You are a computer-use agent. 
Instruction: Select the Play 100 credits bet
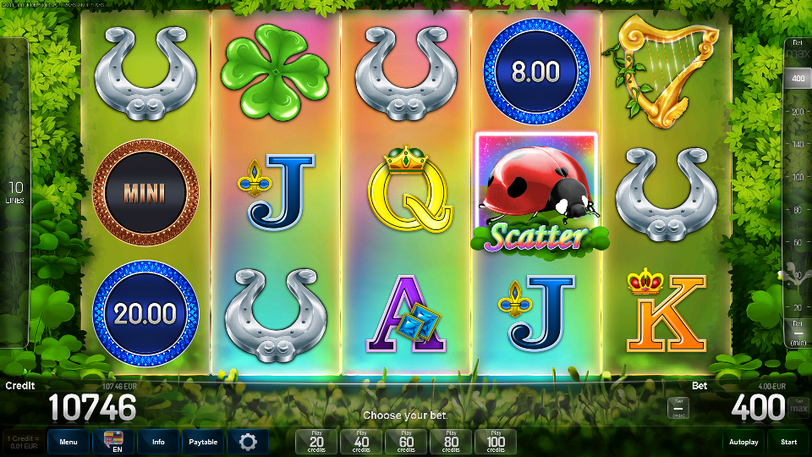496,441
